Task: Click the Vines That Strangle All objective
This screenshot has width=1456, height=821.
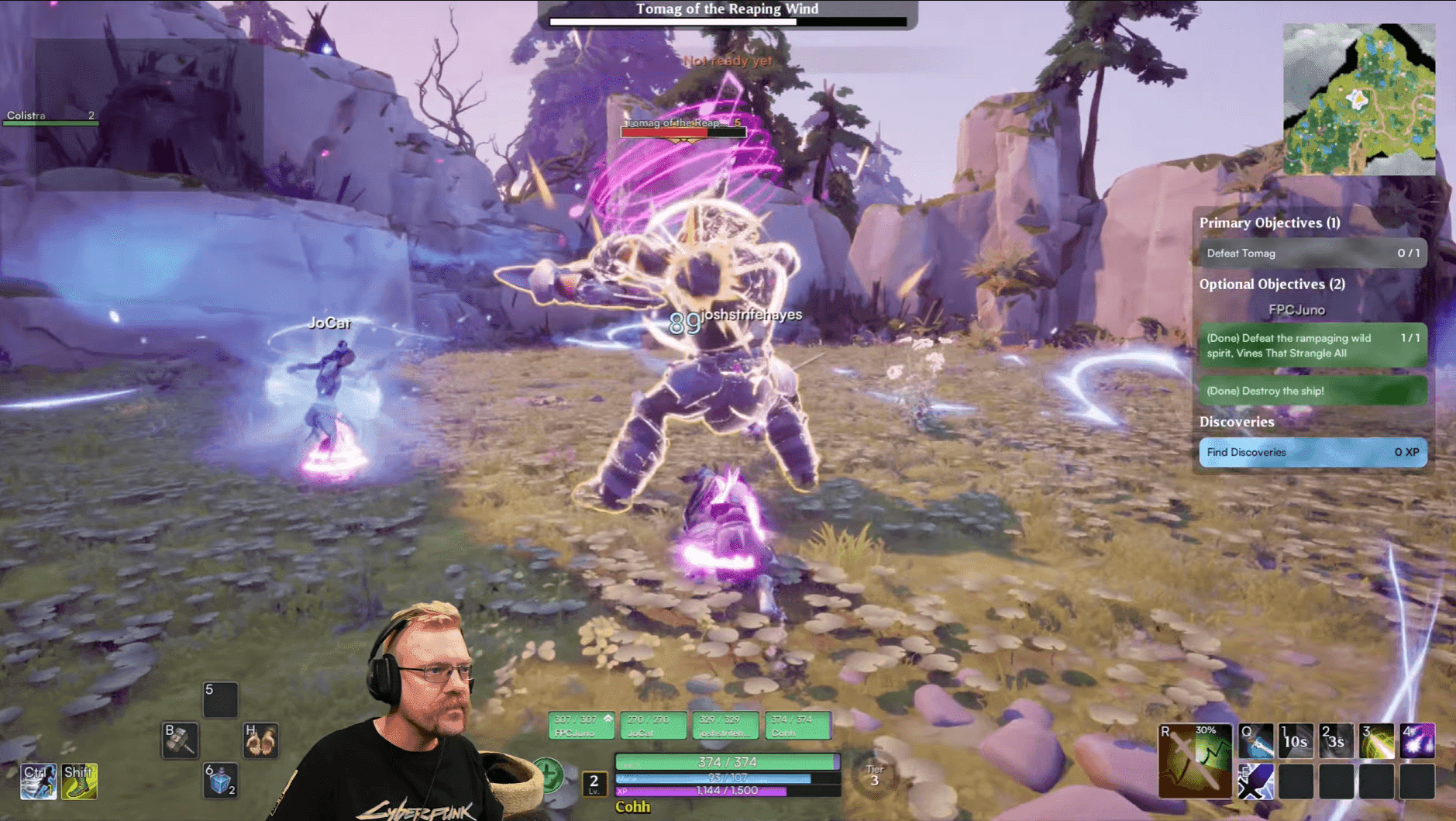Action: tap(1312, 346)
